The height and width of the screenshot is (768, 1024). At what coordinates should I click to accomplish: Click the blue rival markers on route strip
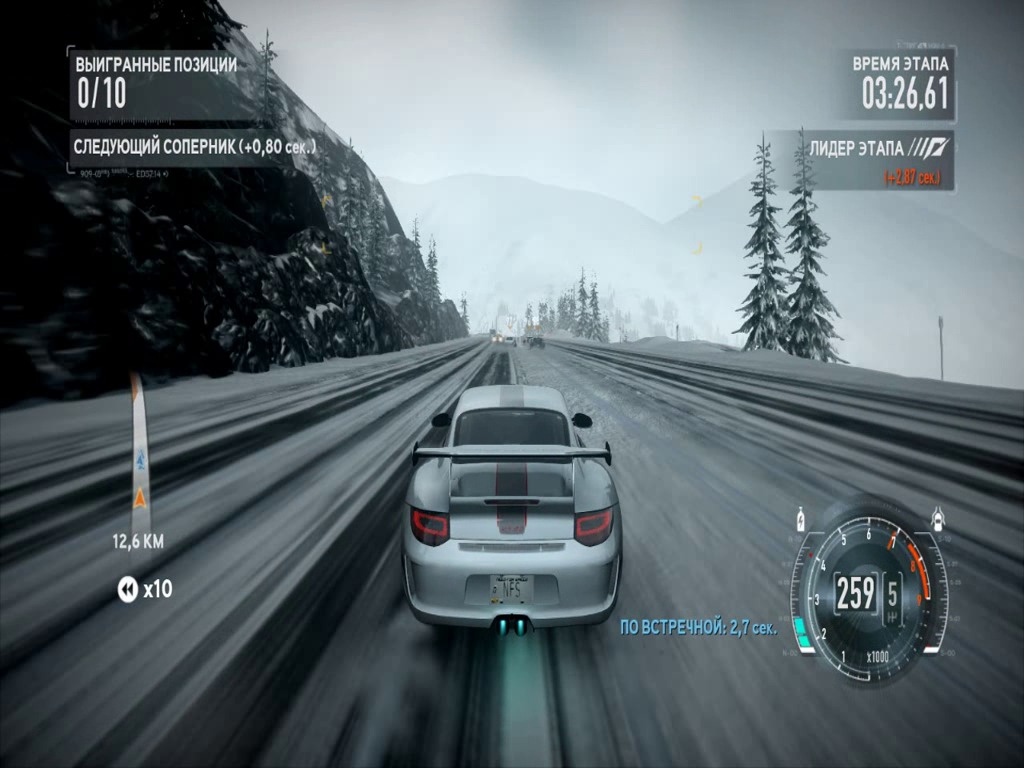(139, 461)
